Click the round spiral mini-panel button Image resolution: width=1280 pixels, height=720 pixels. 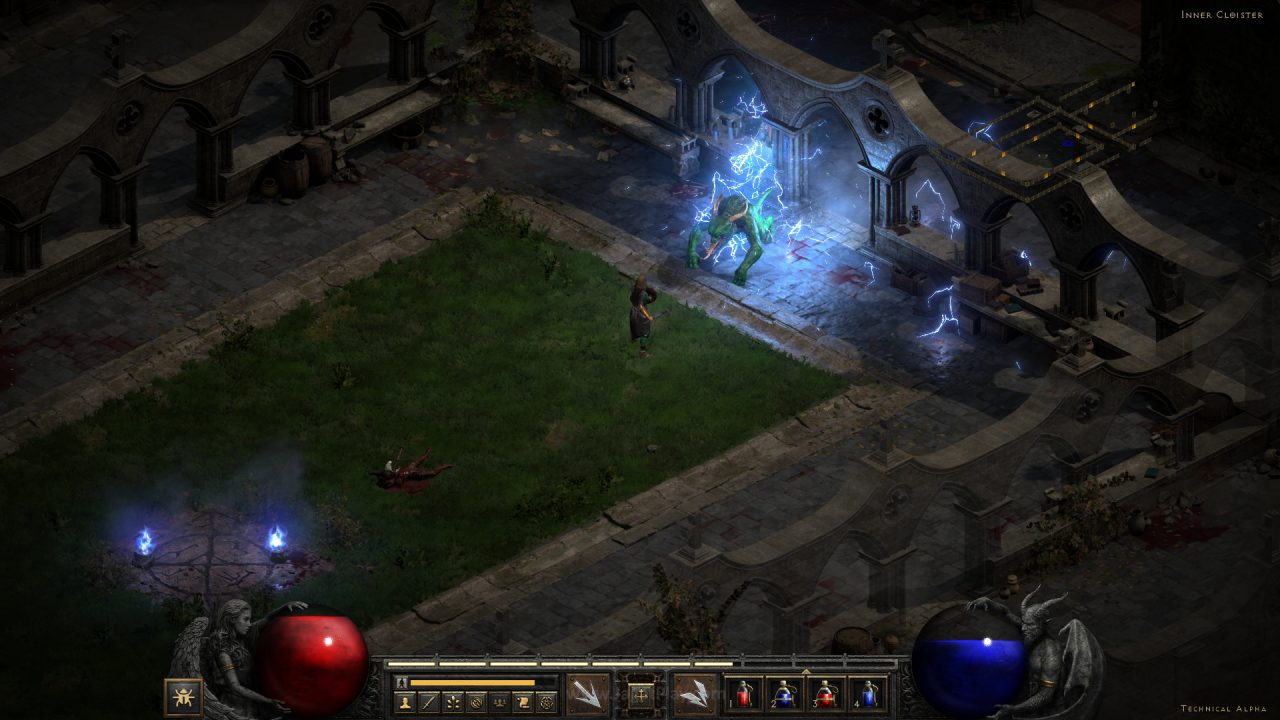[476, 702]
